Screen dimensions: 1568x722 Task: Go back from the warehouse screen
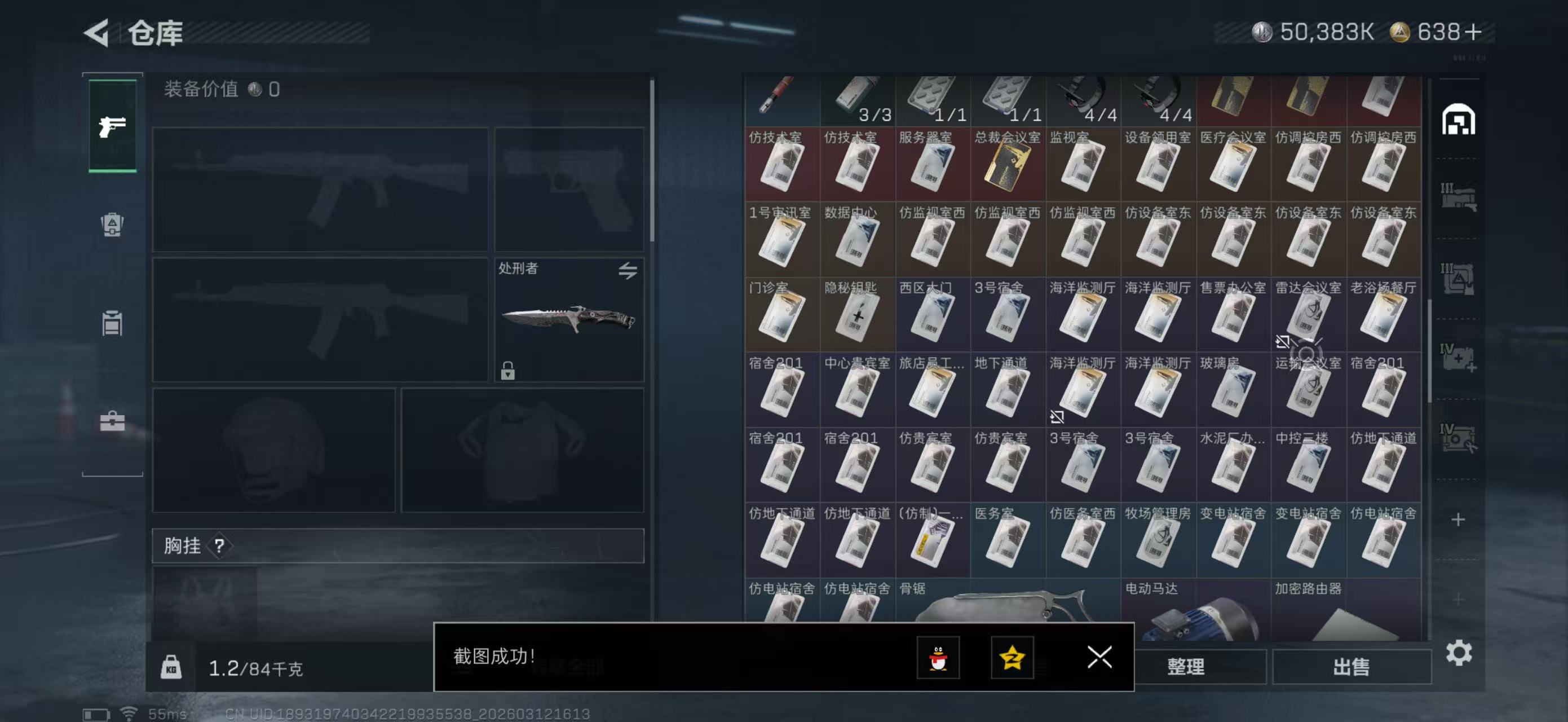click(x=98, y=33)
